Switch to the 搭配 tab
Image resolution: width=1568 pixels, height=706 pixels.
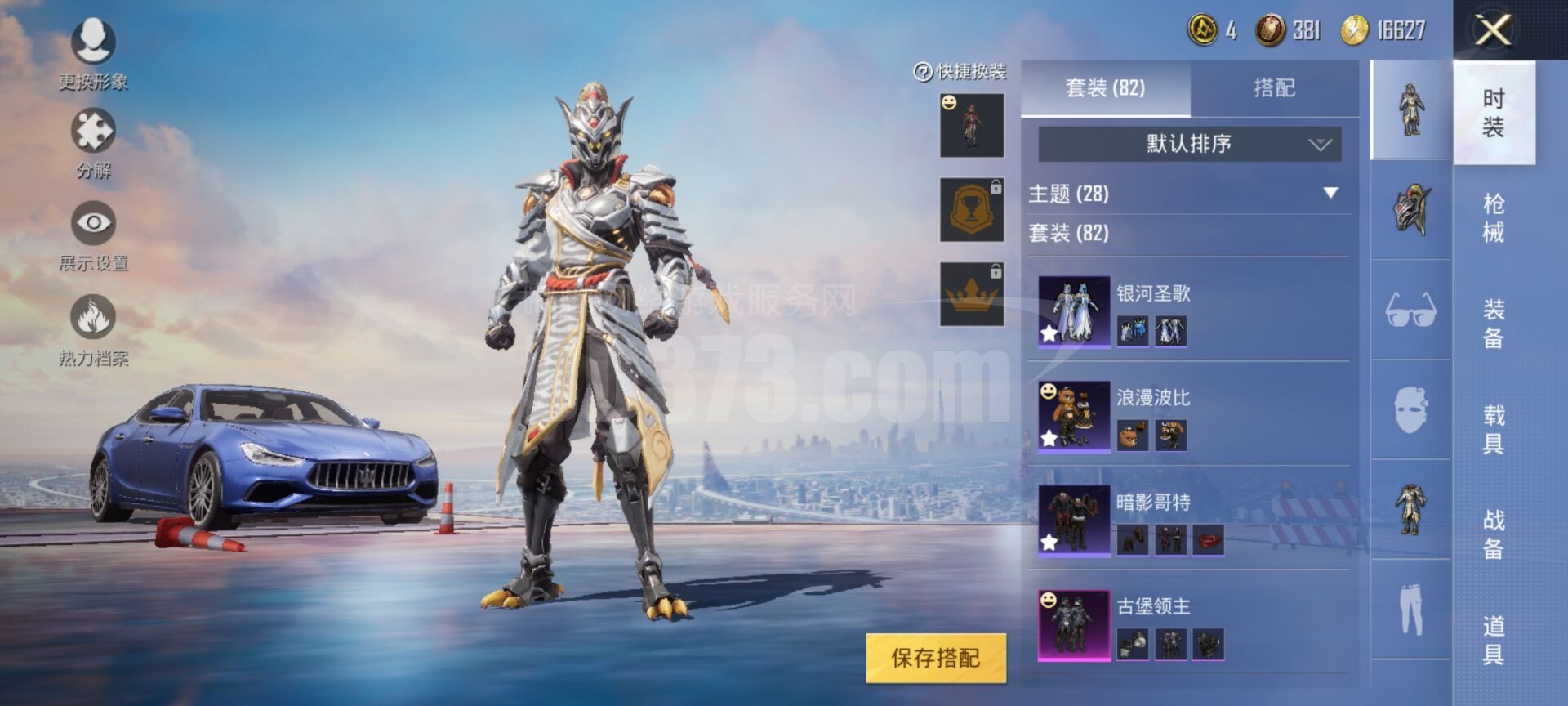(x=1274, y=88)
